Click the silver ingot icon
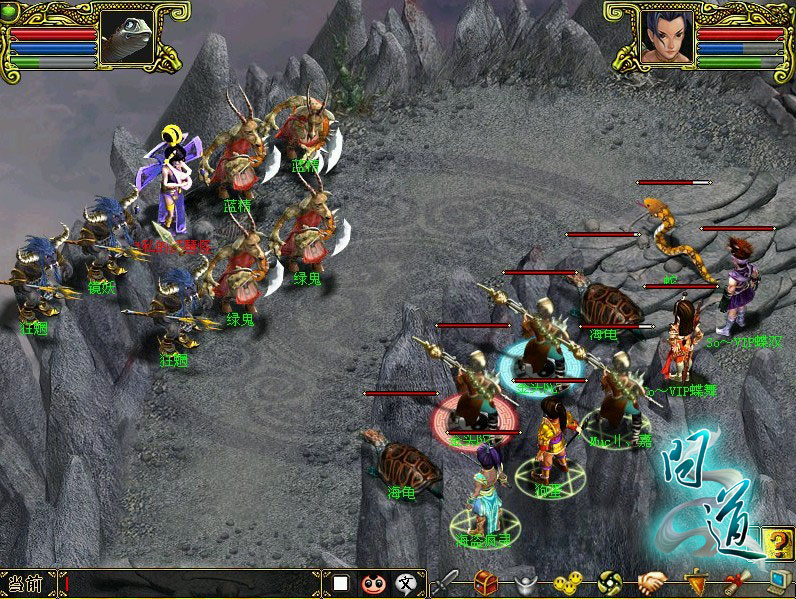 (526, 582)
